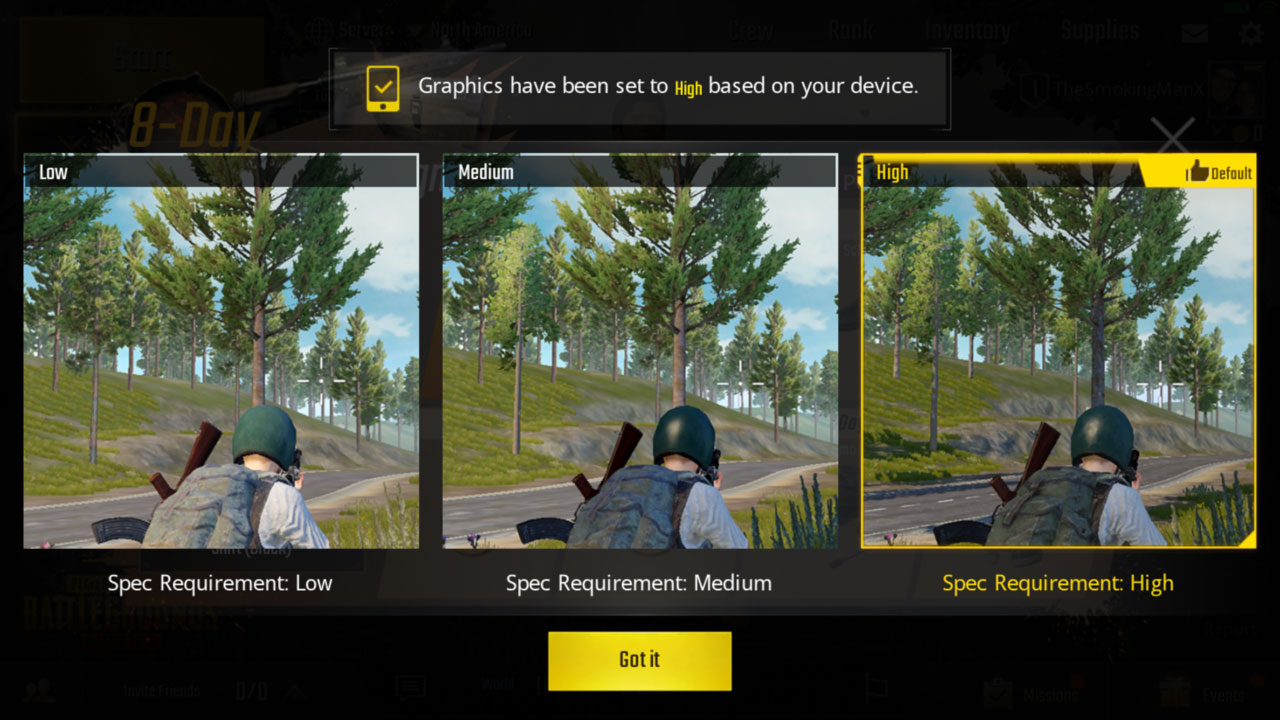
Task: Open the friends list icon
Action: [38, 690]
